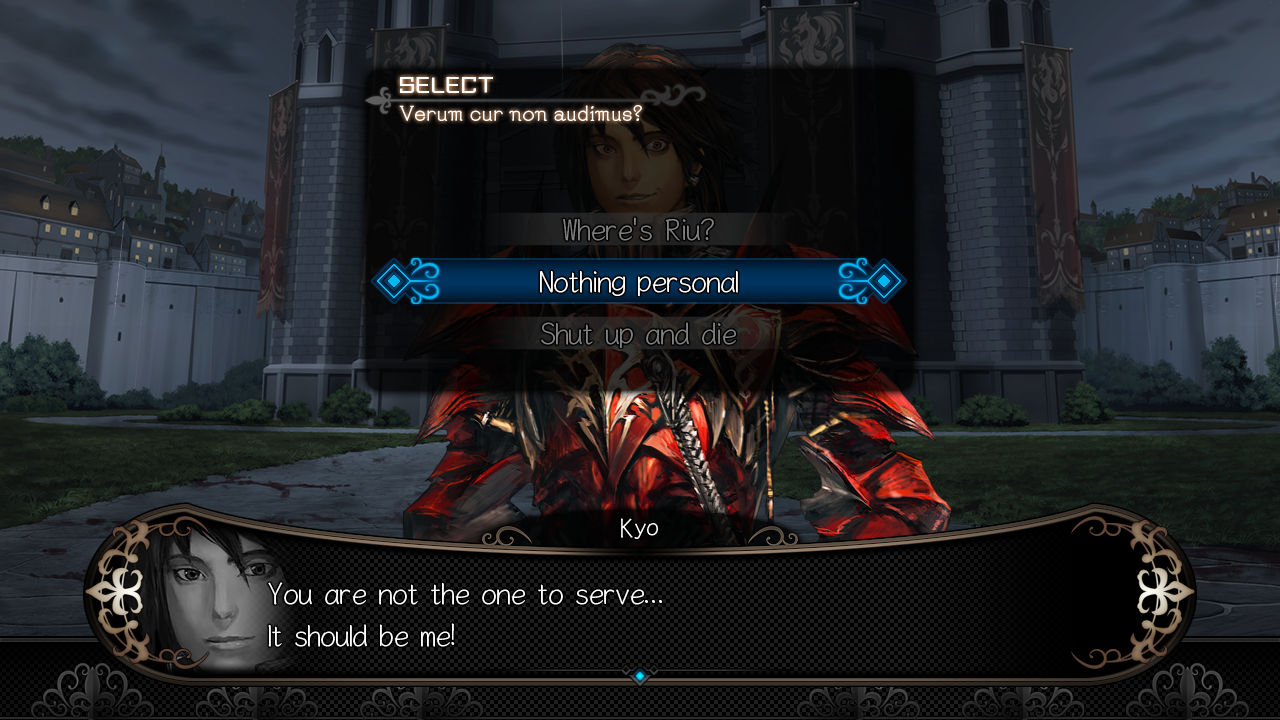Select the "Nothing personal" dialogue option
This screenshot has height=720, width=1280.
point(638,283)
